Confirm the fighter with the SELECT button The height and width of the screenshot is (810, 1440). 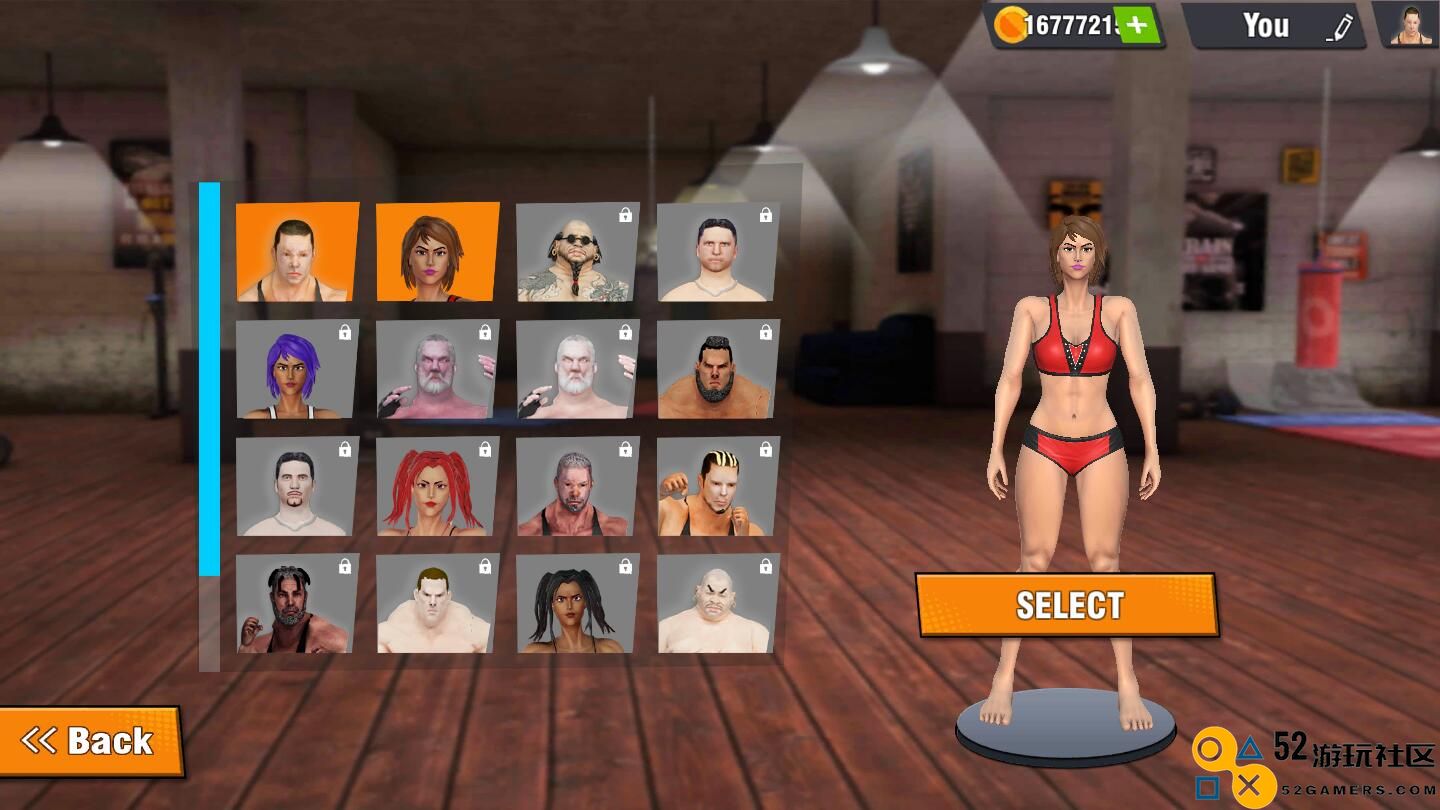pyautogui.click(x=1067, y=605)
